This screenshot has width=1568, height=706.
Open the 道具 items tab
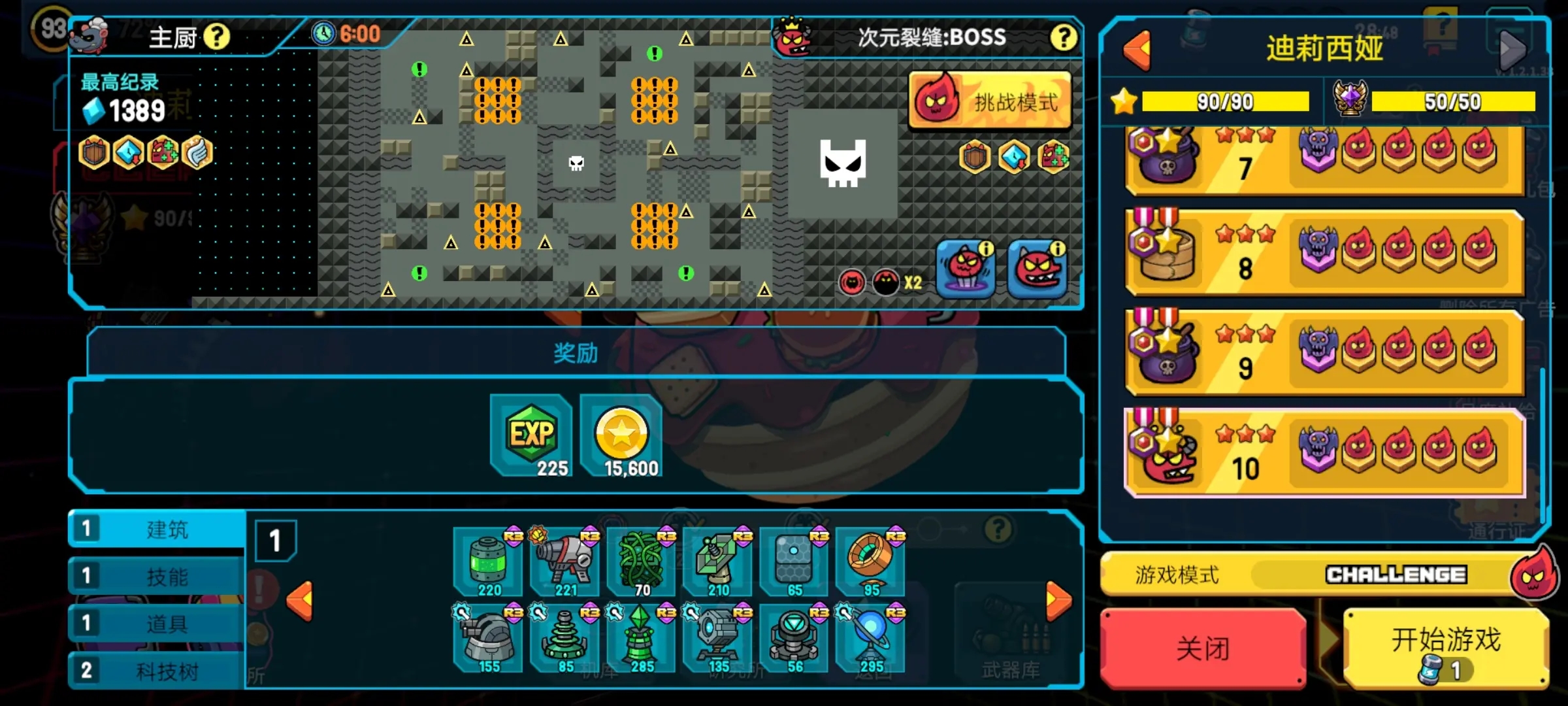coord(157,624)
